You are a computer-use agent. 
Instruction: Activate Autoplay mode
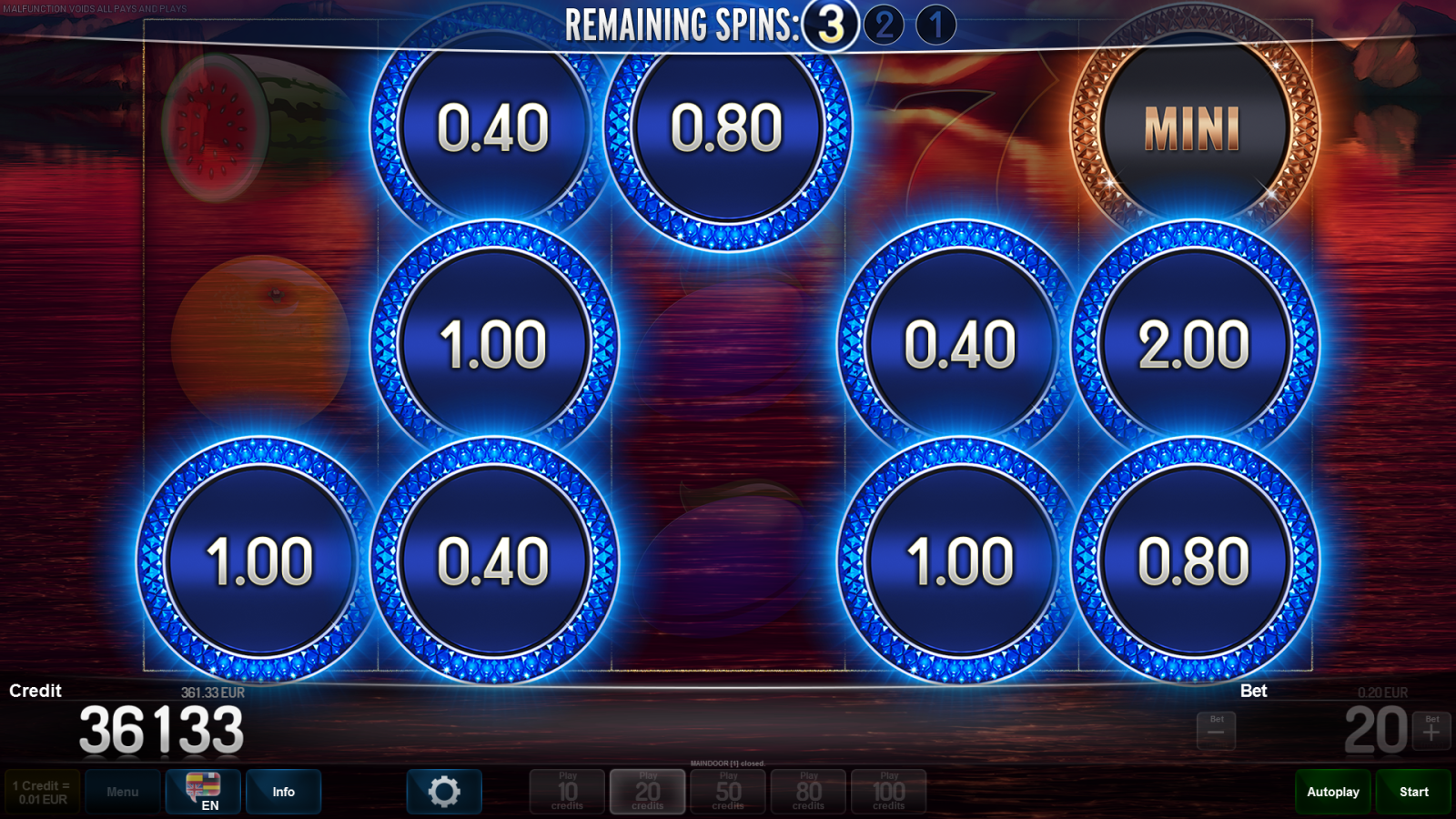click(x=1333, y=792)
